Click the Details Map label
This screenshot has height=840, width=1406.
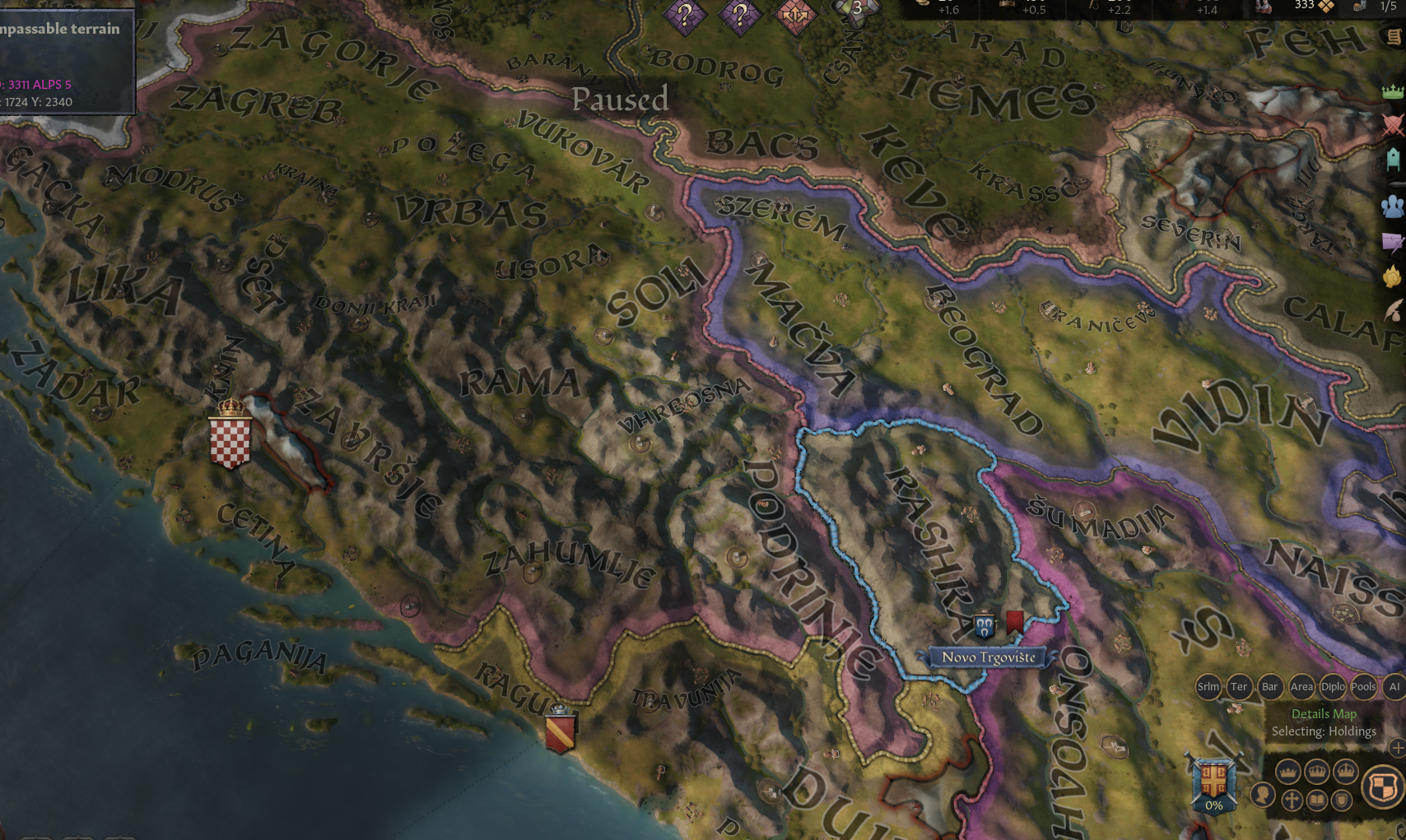click(1323, 713)
